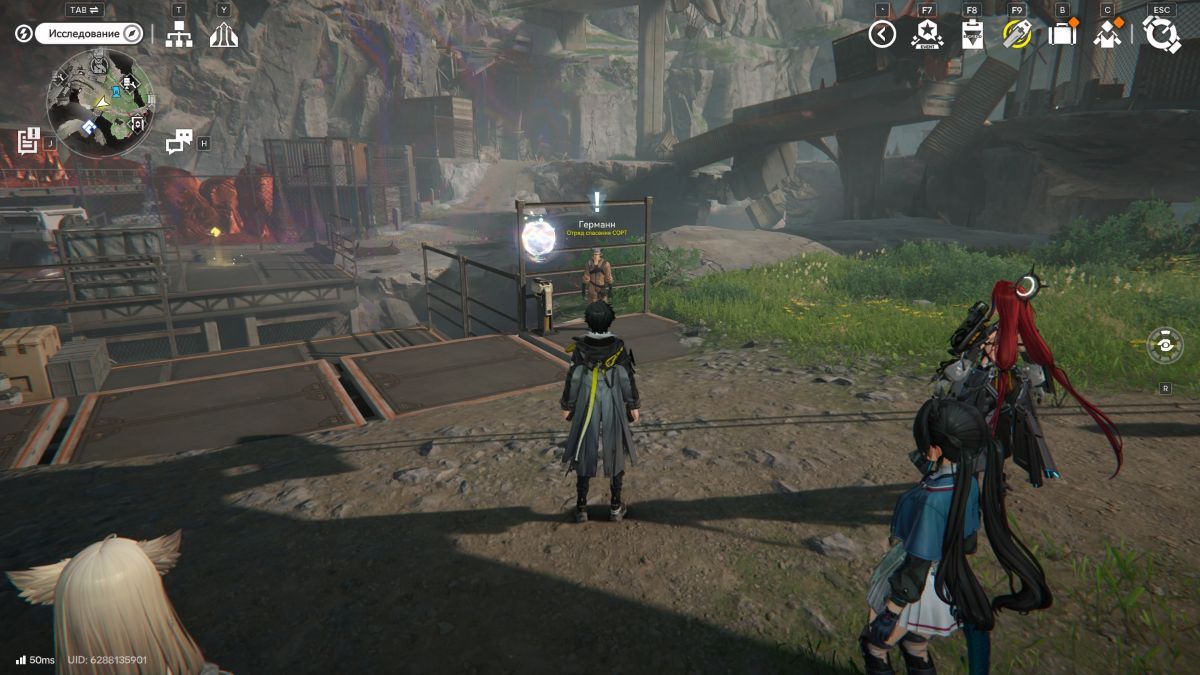The height and width of the screenshot is (675, 1200).
Task: Click the left arrow collapse button
Action: pos(882,34)
